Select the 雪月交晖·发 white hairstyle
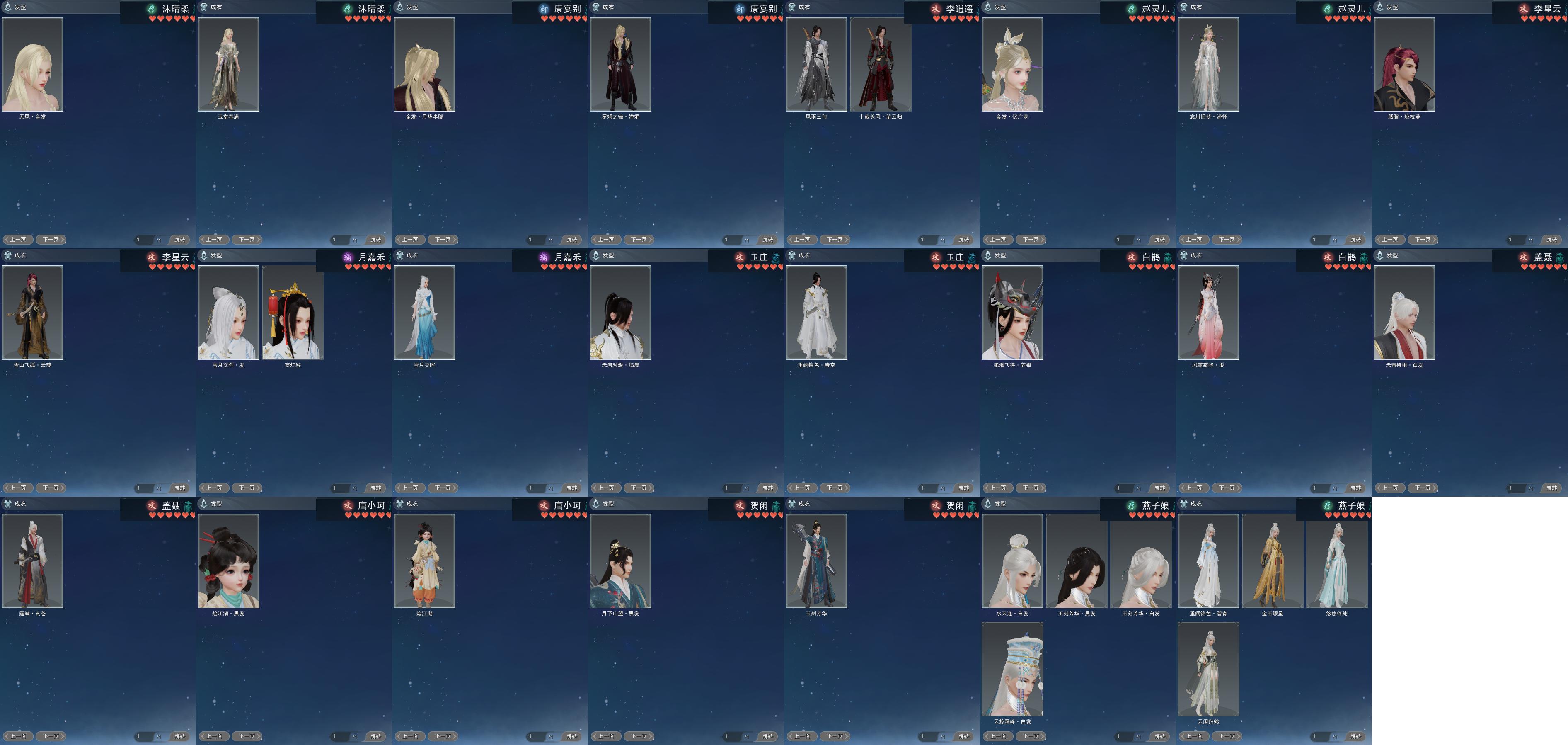1568x745 pixels. pyautogui.click(x=228, y=313)
